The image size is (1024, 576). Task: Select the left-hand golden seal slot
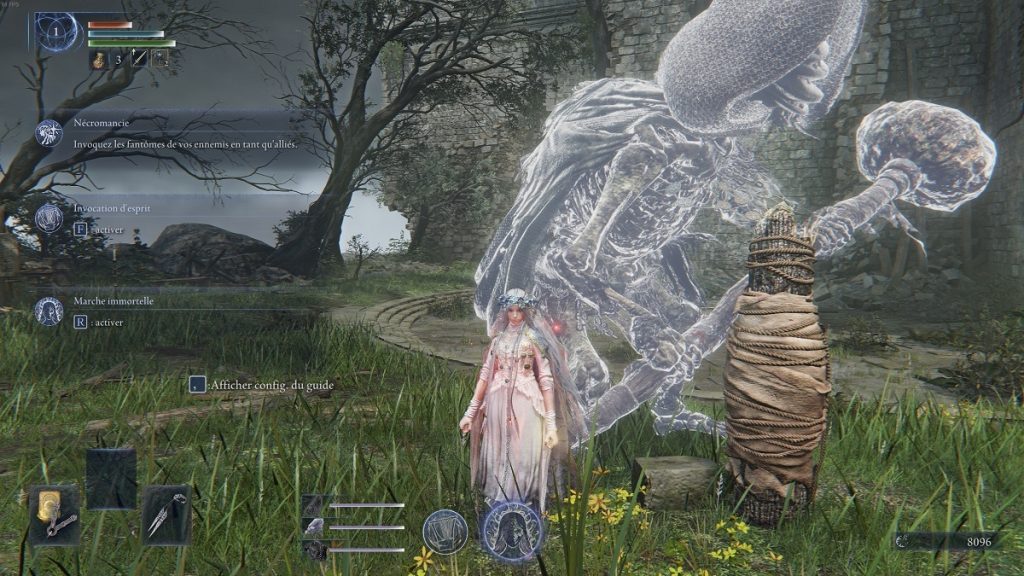(54, 515)
